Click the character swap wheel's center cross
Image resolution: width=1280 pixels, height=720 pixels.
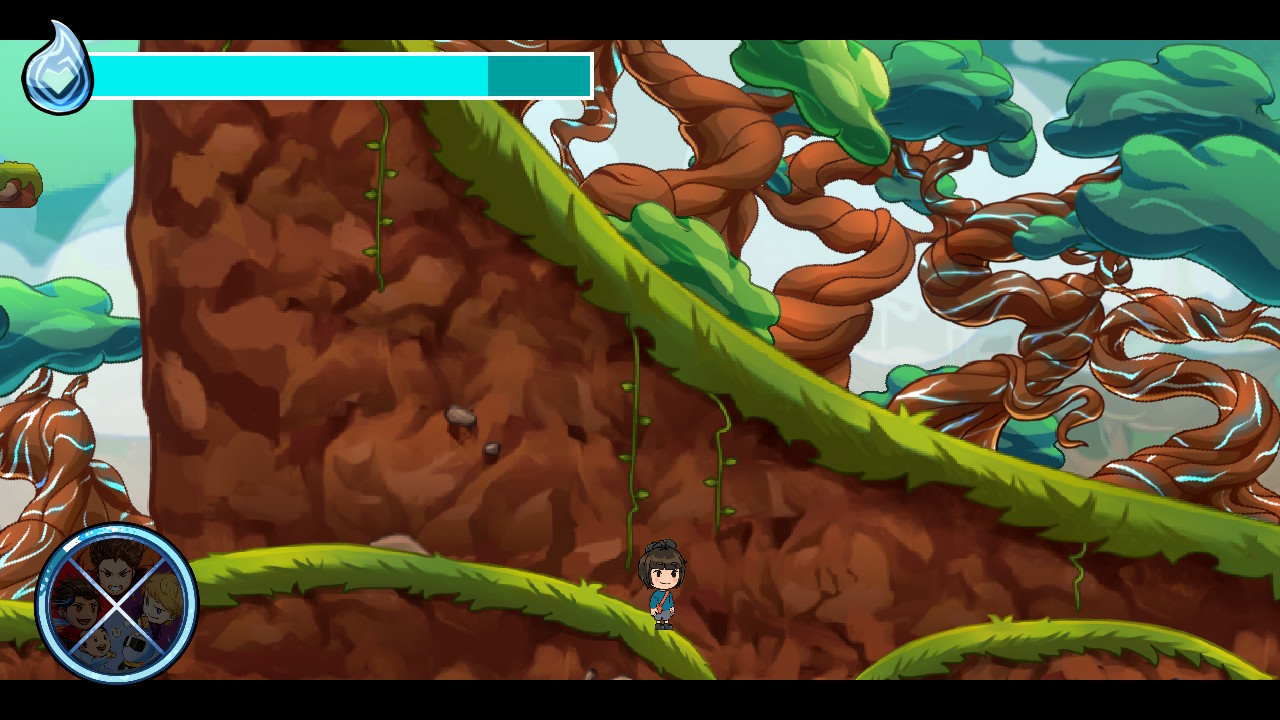point(117,608)
